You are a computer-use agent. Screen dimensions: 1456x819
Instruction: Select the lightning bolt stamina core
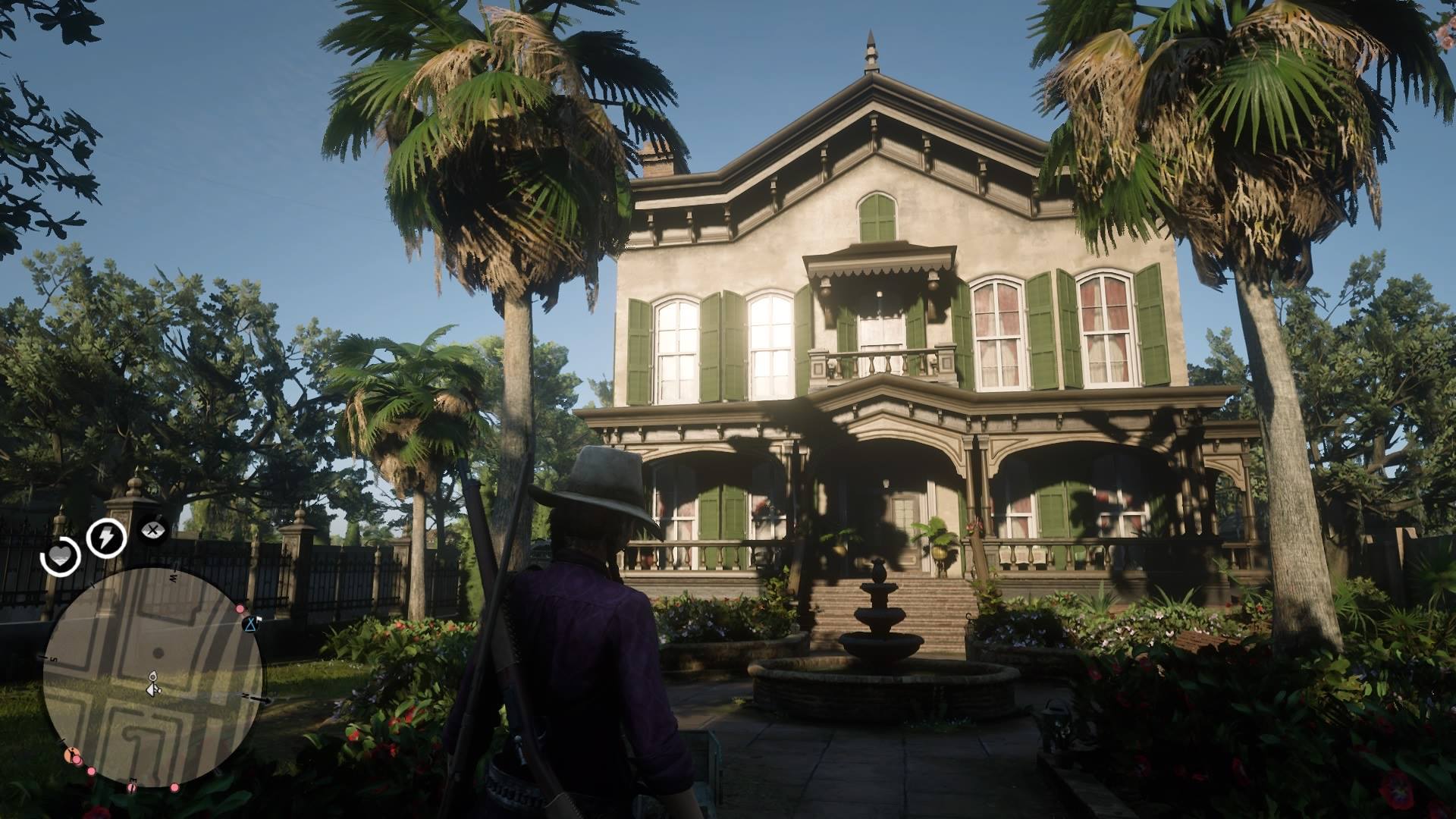pos(106,538)
